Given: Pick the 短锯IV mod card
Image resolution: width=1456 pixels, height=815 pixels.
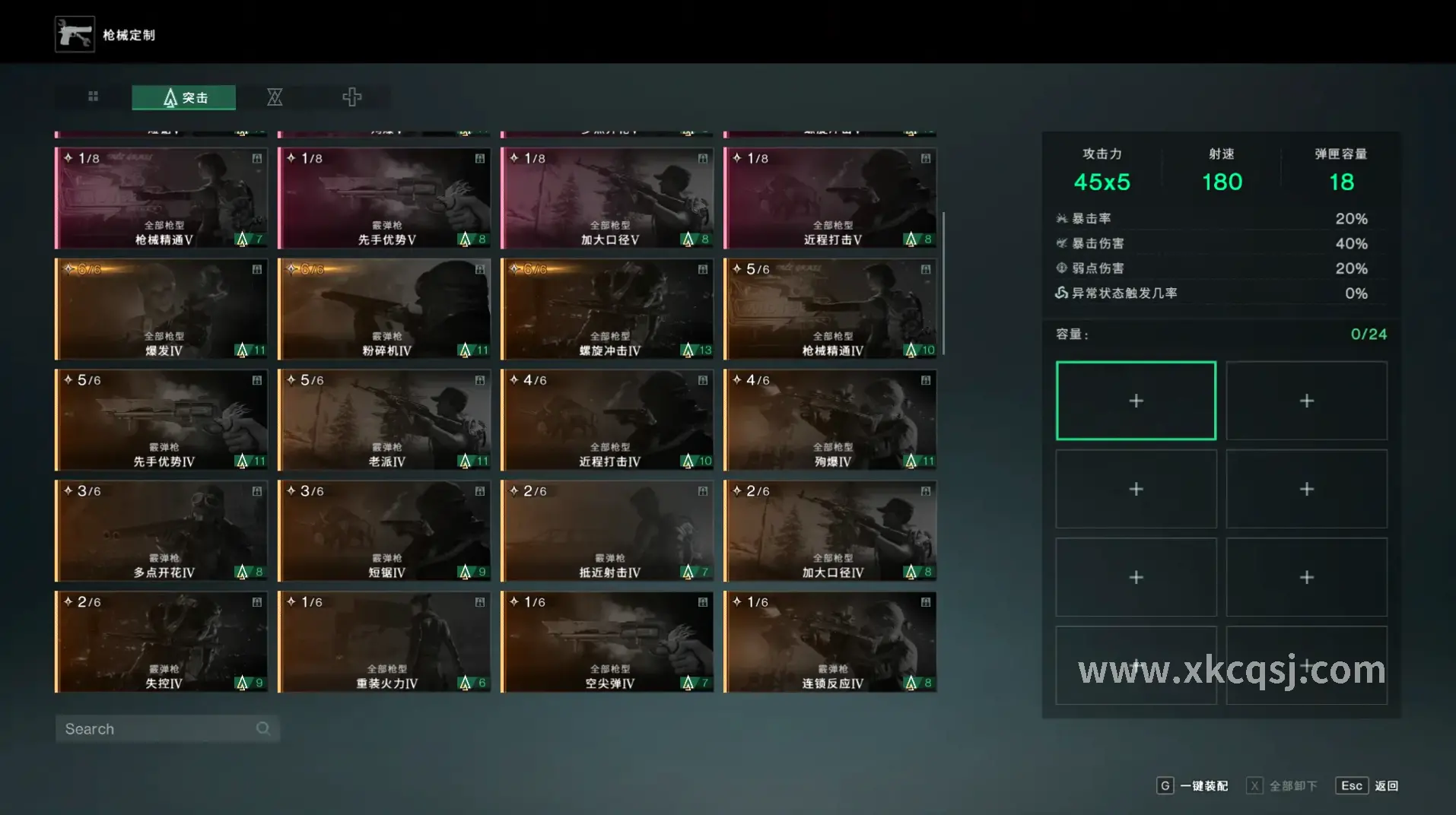Looking at the screenshot, I should pyautogui.click(x=384, y=531).
